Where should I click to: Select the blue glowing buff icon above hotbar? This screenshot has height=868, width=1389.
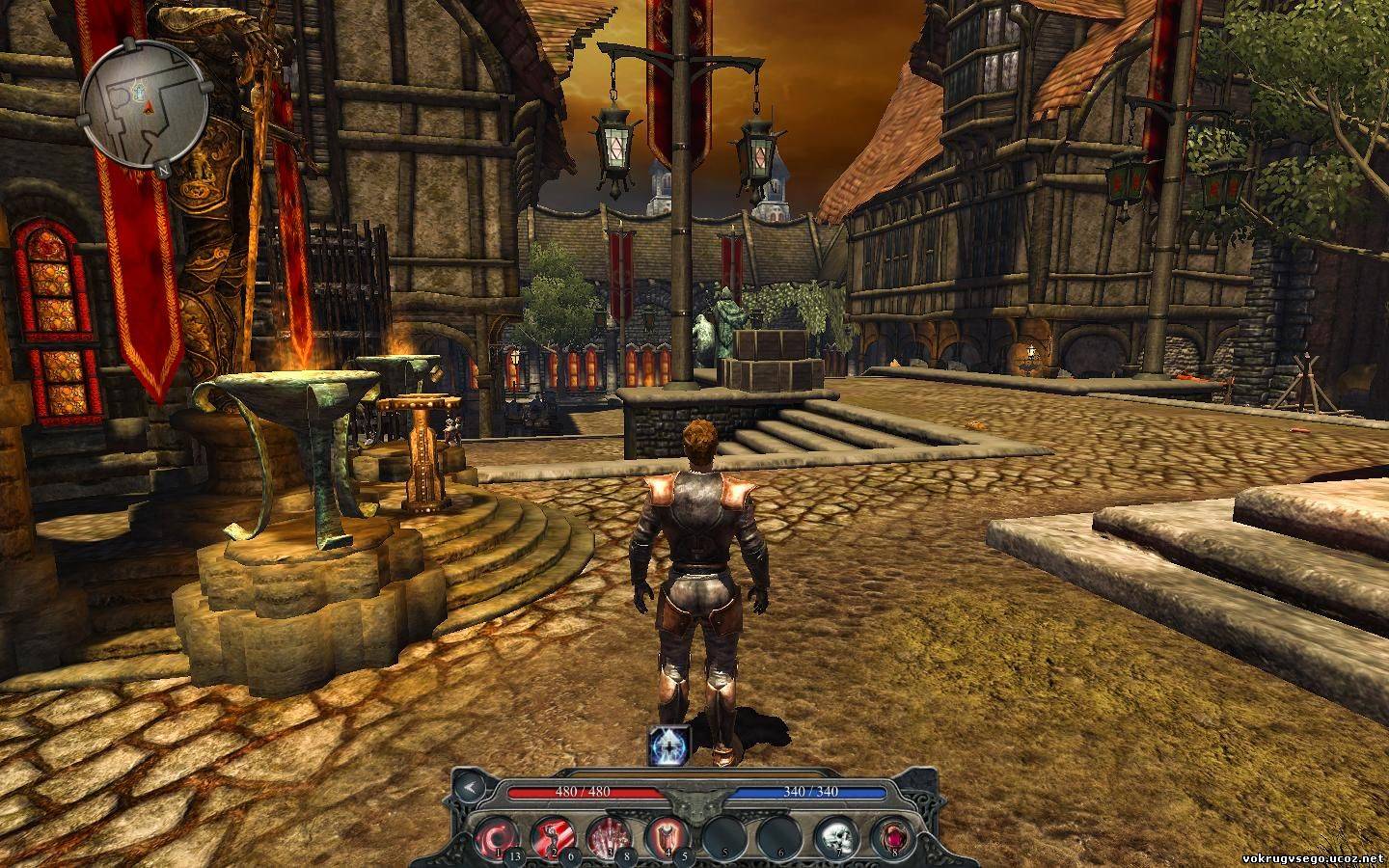669,744
